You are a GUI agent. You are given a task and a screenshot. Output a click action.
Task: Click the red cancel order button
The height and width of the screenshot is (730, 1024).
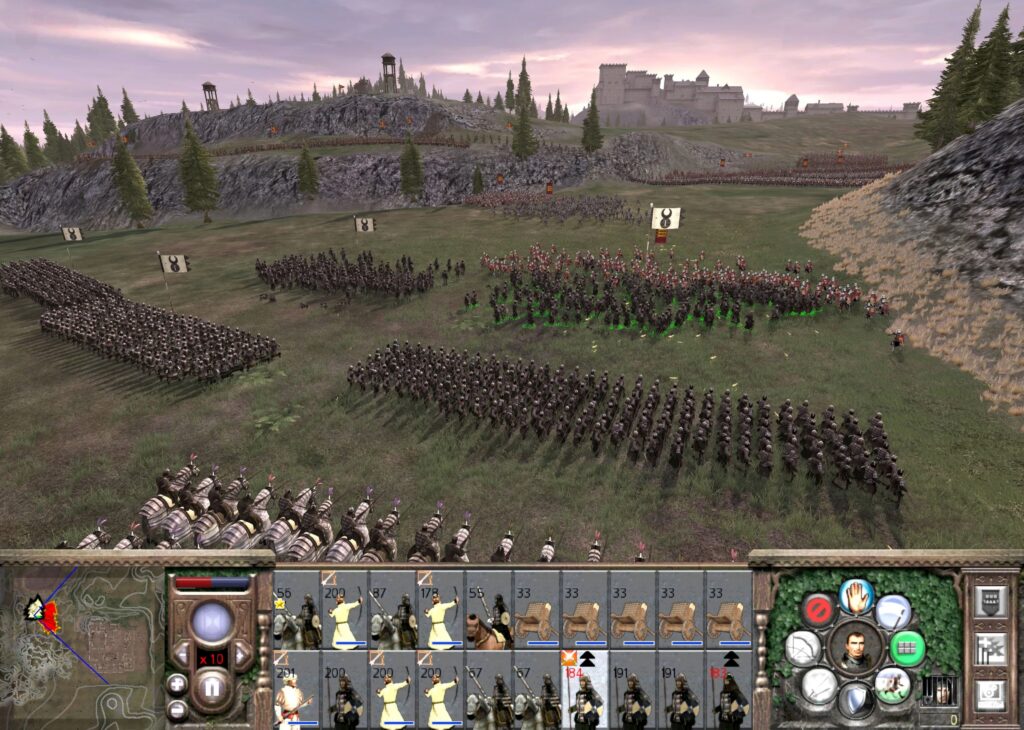pos(818,610)
